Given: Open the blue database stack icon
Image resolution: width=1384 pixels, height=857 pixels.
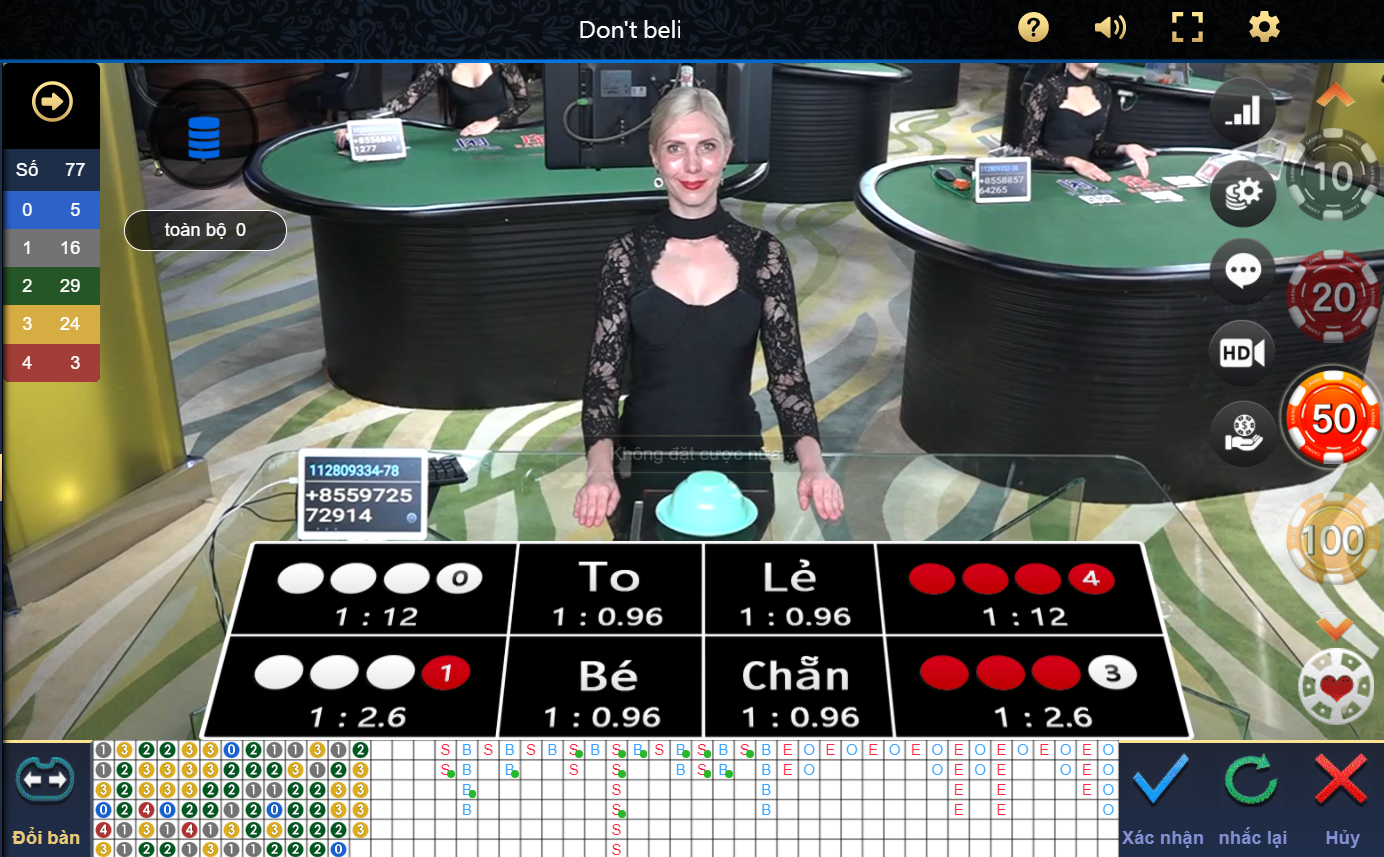Looking at the screenshot, I should tap(204, 136).
